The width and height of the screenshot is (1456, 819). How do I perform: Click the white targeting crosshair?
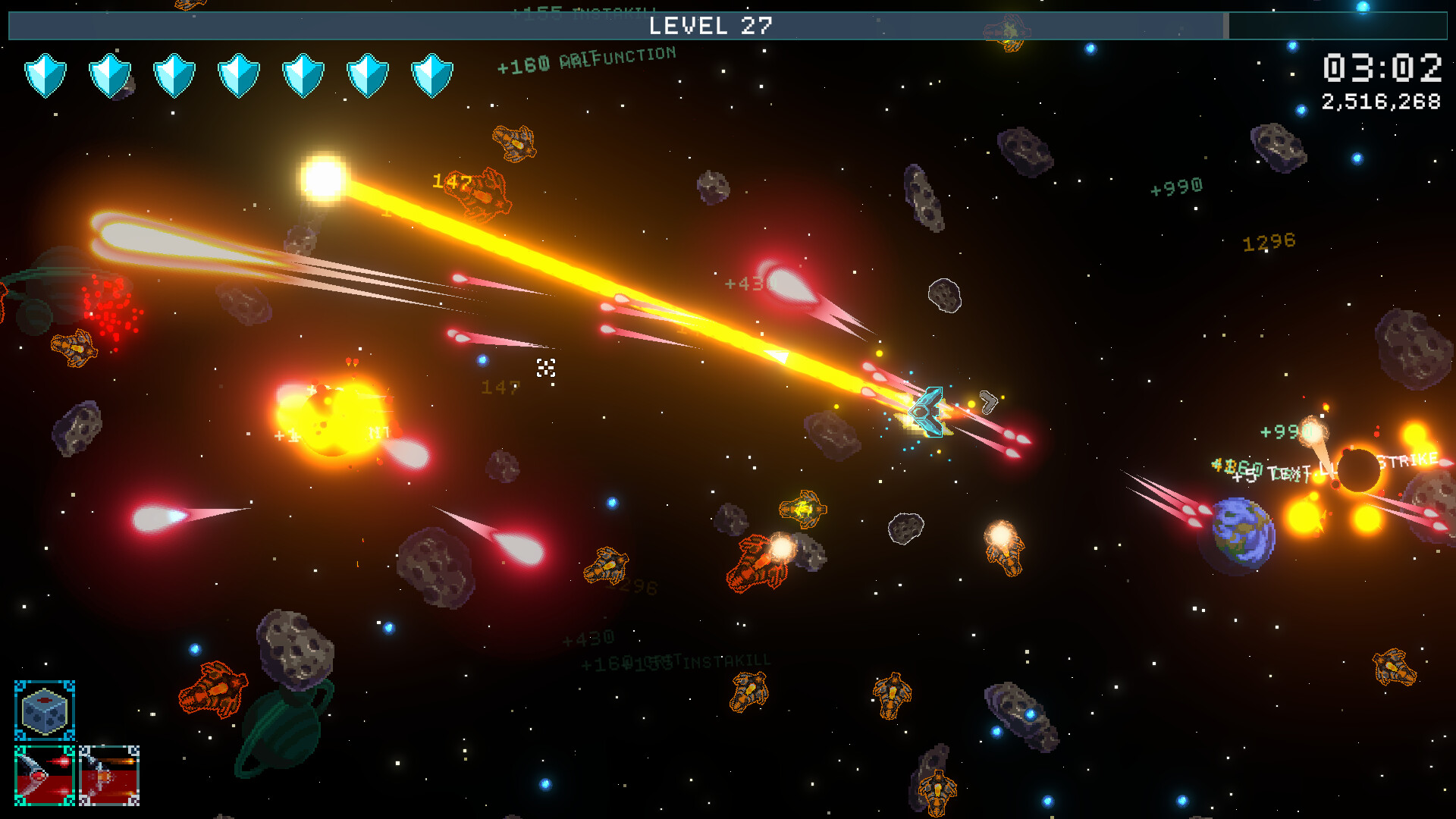(x=547, y=367)
